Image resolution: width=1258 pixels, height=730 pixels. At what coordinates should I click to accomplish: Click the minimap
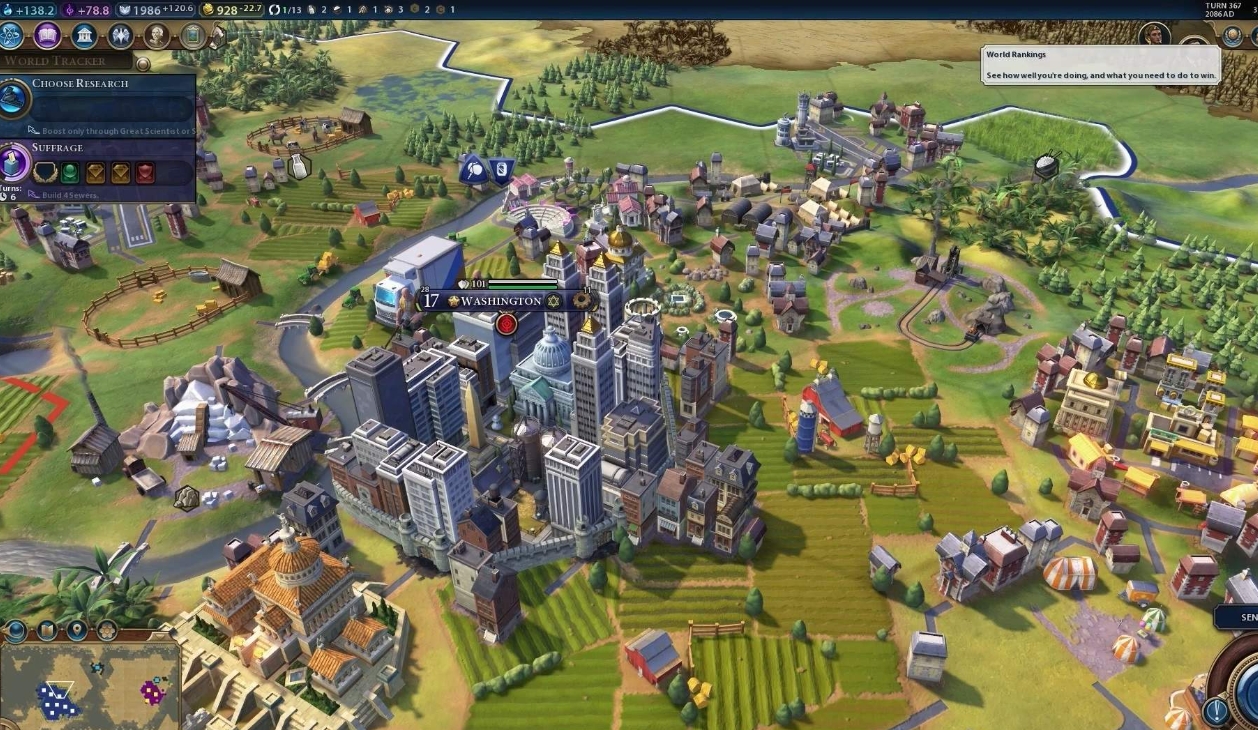click(88, 688)
